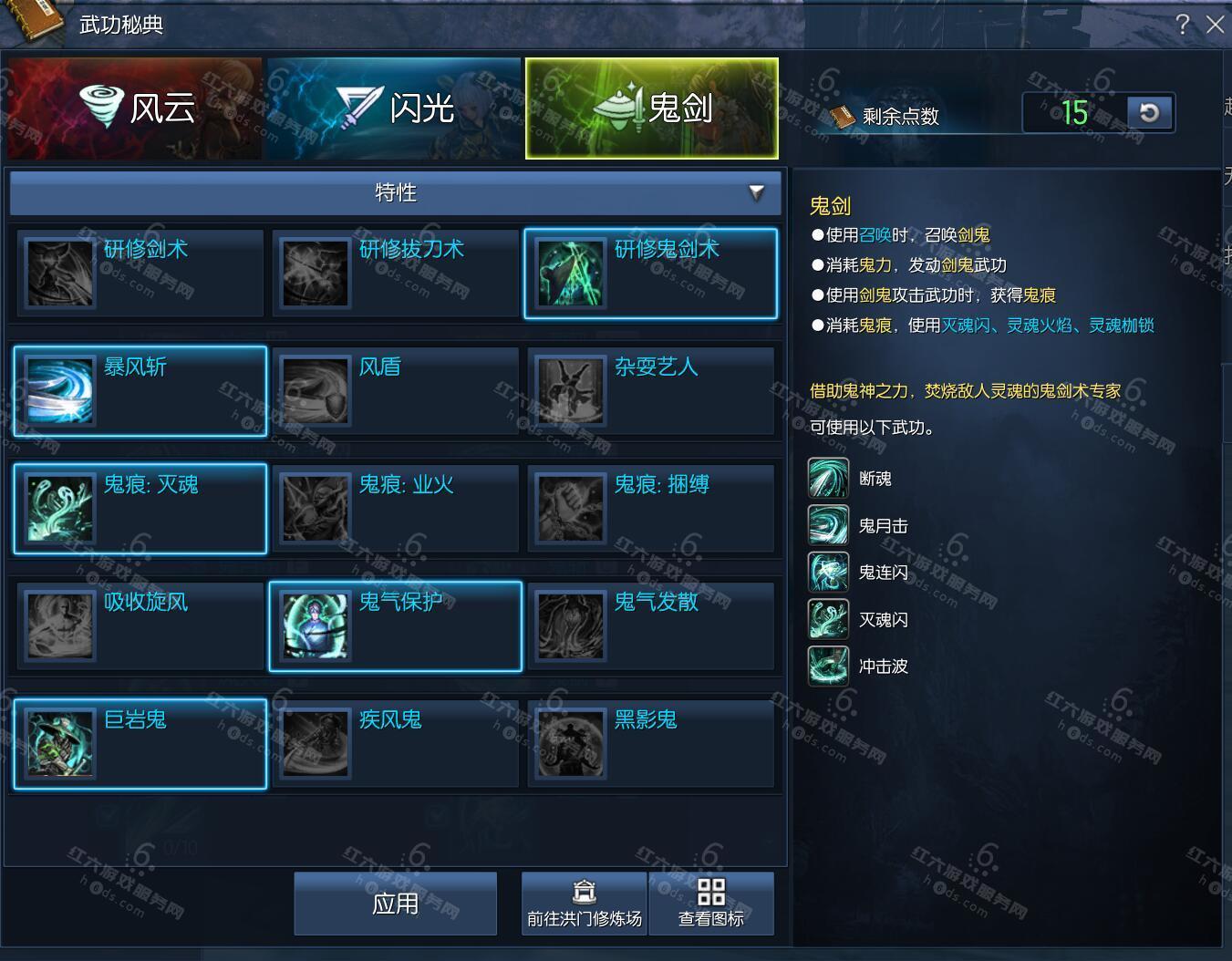The width and height of the screenshot is (1232, 961).
Task: Open the 查看图标 icon view
Action: coord(711,904)
